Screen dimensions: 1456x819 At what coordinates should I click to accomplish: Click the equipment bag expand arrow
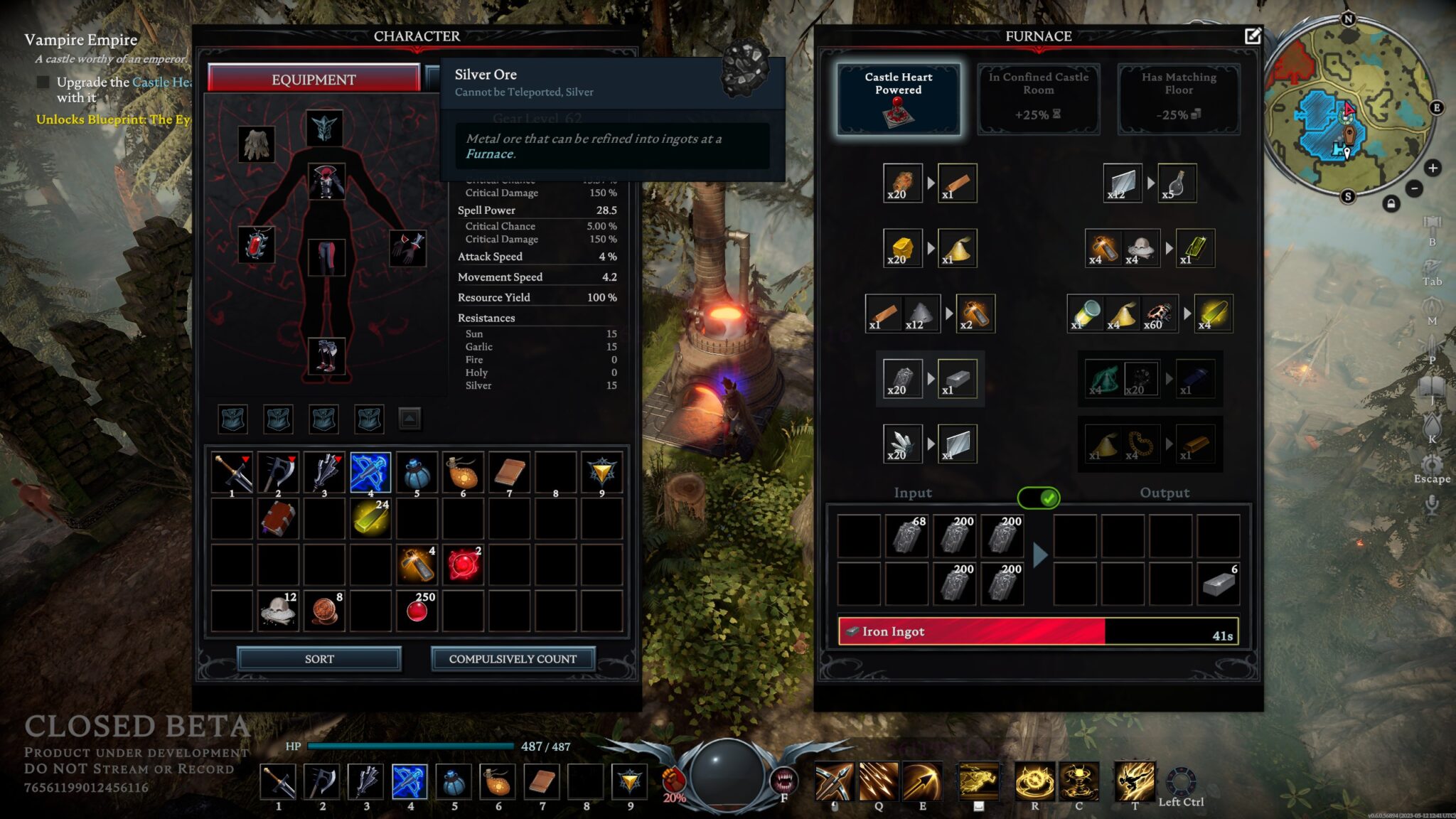click(x=407, y=419)
